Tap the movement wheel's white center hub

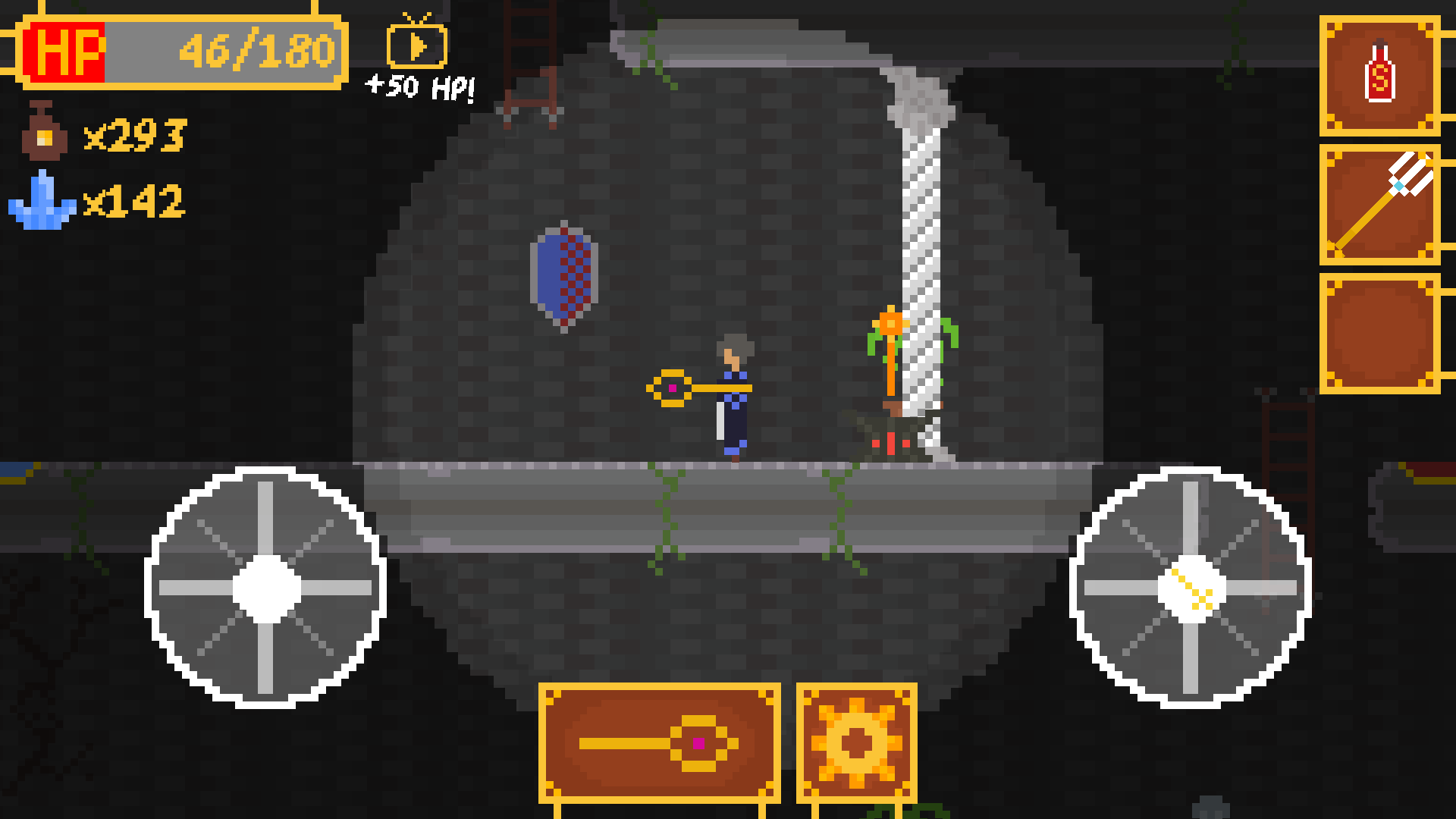tap(265, 590)
